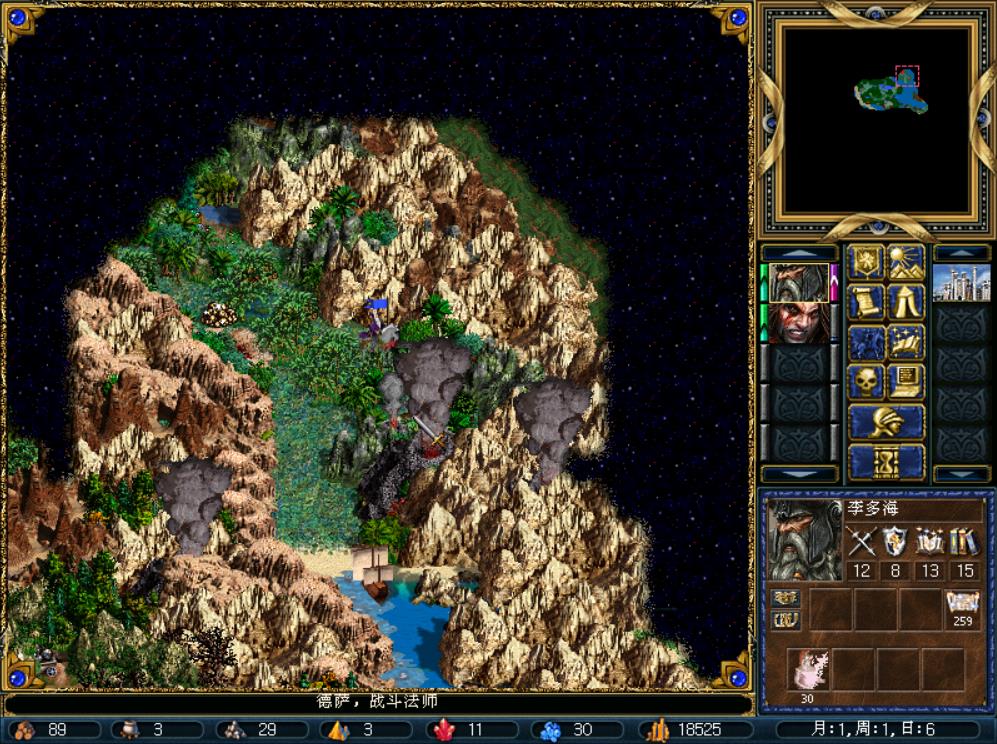Open the spellbook Cast Spell button
The image size is (997, 744).
point(906,341)
